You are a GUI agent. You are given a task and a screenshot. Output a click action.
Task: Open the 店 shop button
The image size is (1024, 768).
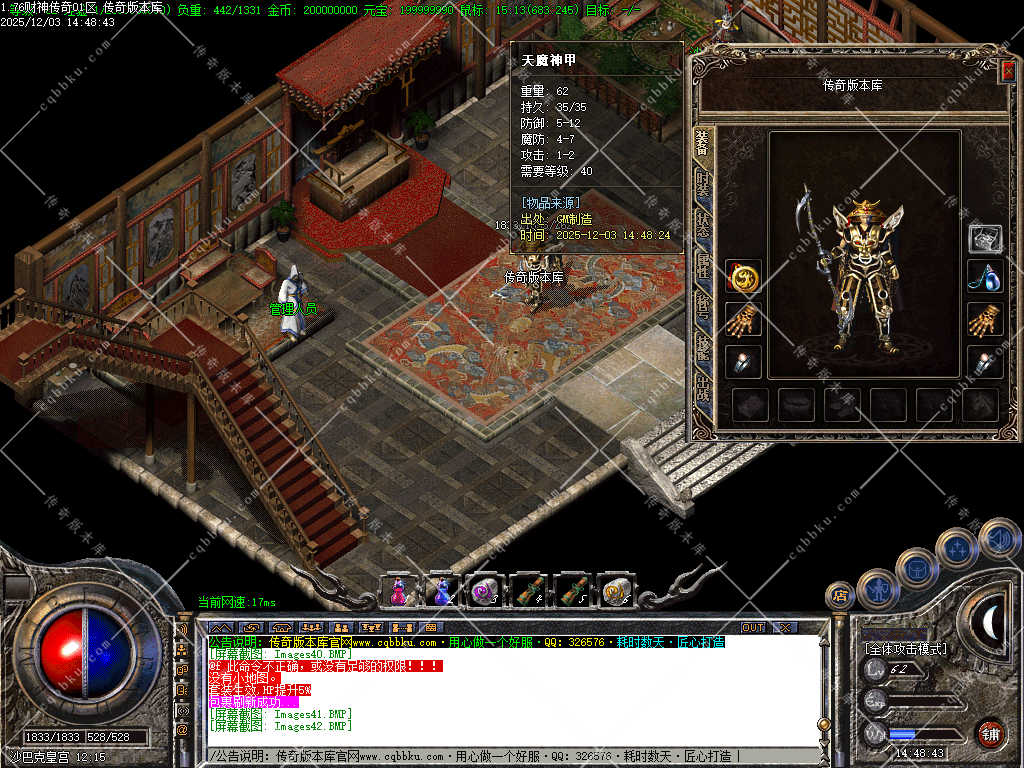click(x=839, y=596)
